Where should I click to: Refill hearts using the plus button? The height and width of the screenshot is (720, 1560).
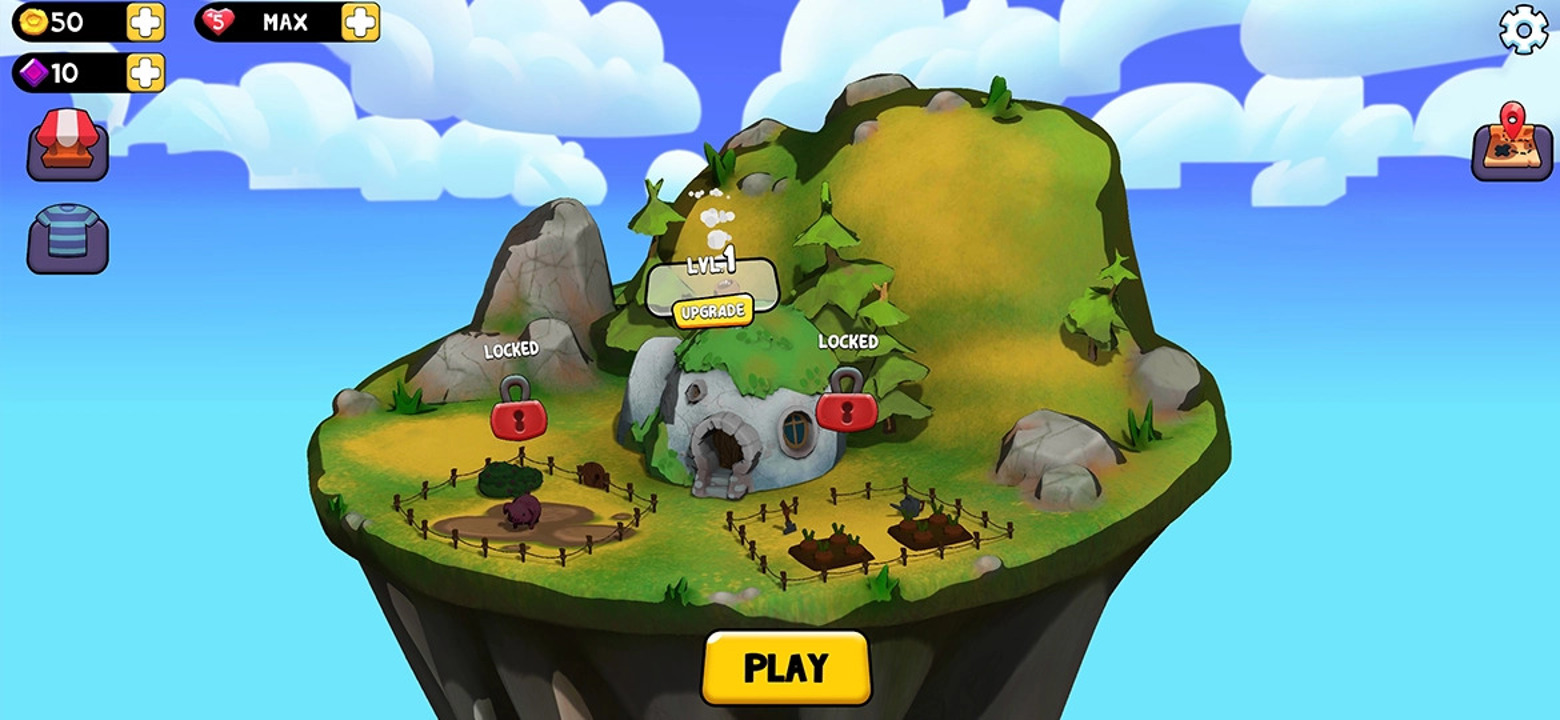[x=360, y=22]
